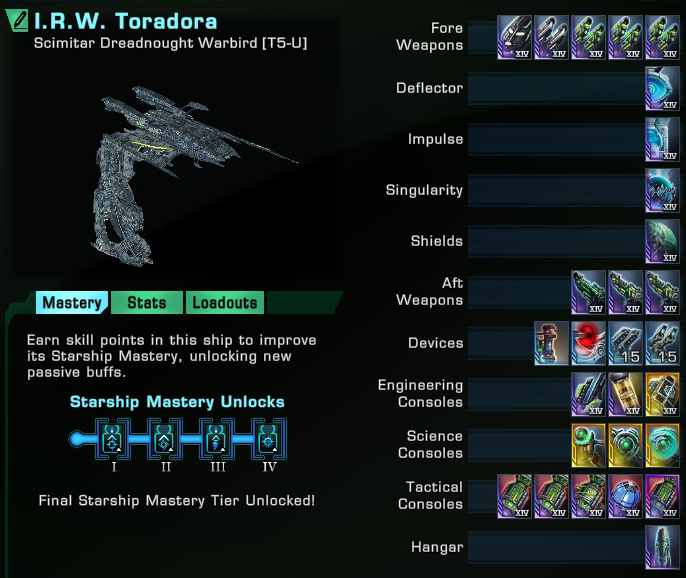
Task: Select the Starship Mastery tier II unlock
Action: (x=162, y=439)
